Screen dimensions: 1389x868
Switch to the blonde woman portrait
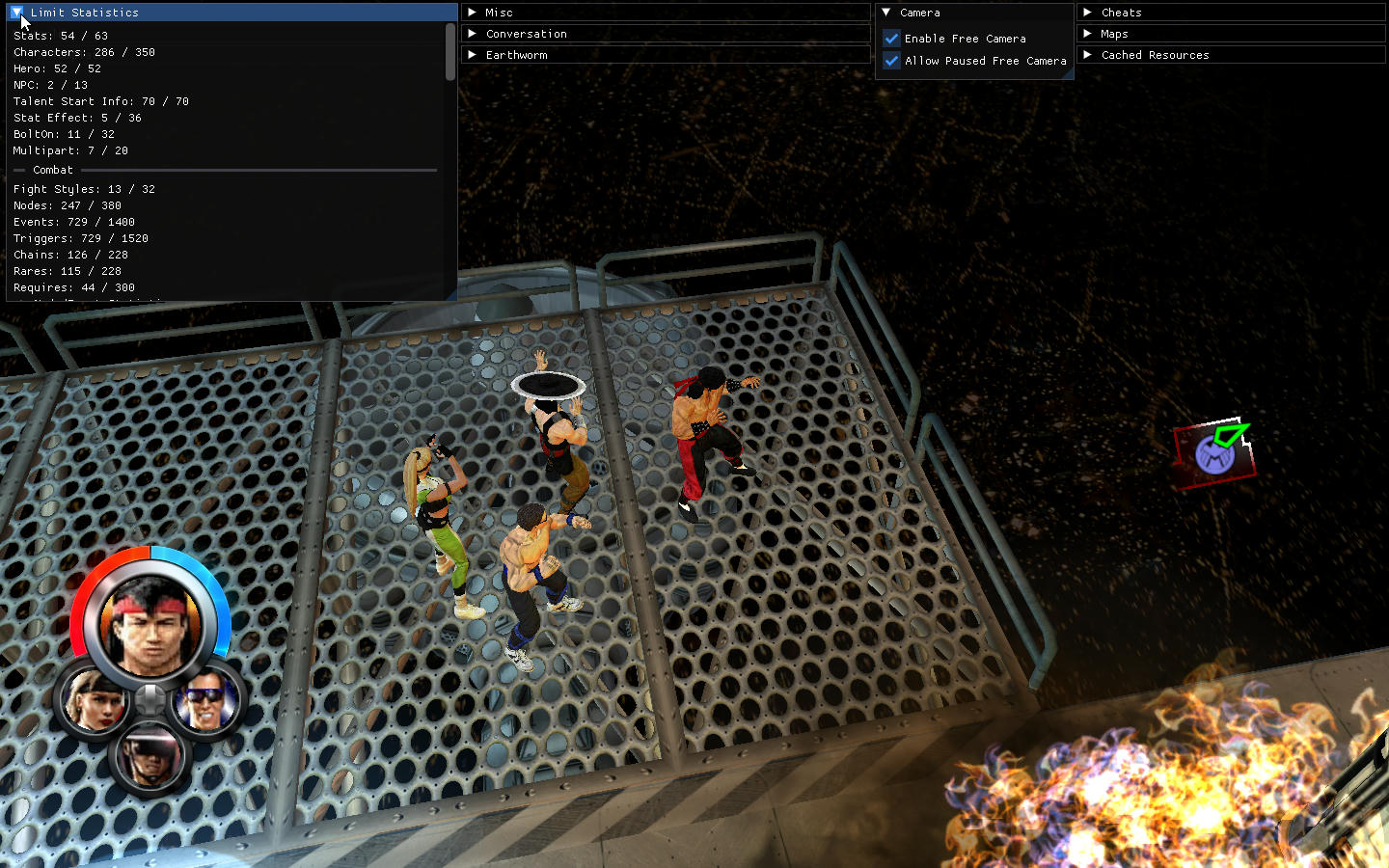tap(94, 700)
